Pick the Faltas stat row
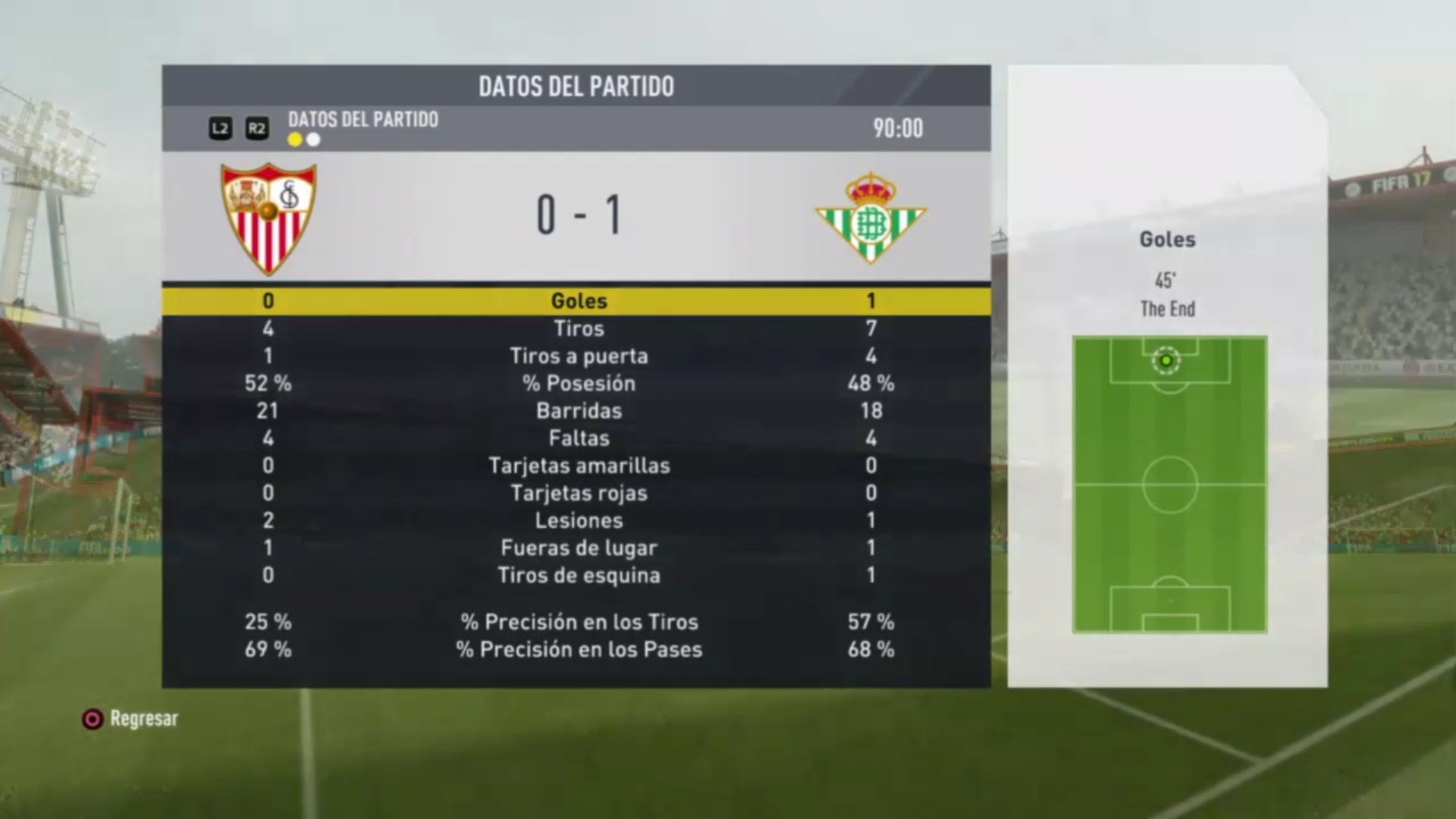Image resolution: width=1456 pixels, height=819 pixels. 578,438
